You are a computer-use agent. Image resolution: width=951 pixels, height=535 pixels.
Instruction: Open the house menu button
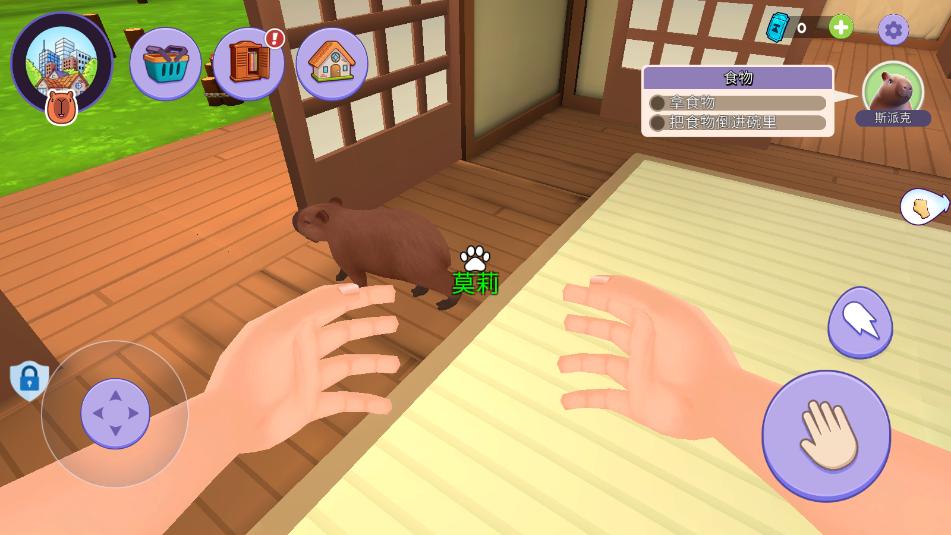(332, 63)
